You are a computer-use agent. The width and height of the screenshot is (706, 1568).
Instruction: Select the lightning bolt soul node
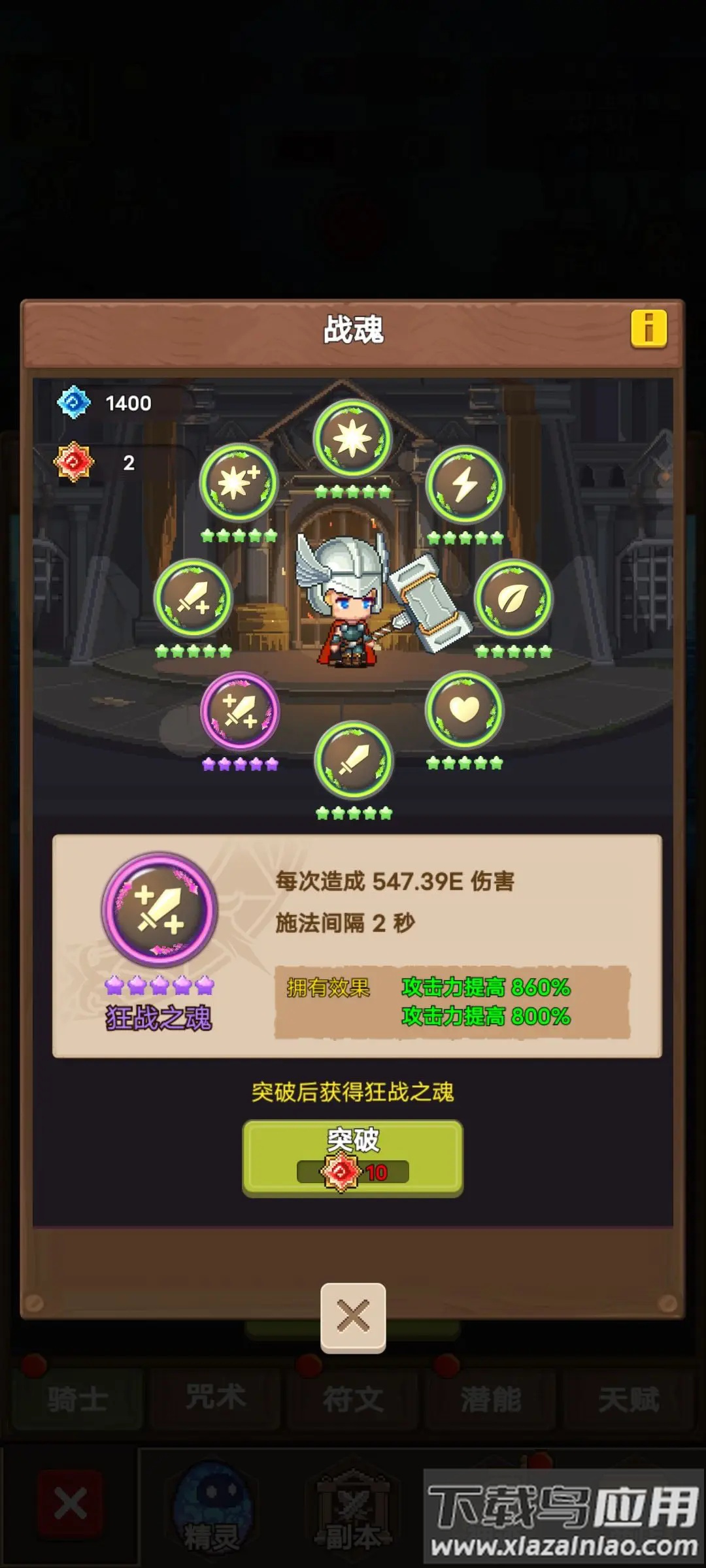[x=465, y=485]
